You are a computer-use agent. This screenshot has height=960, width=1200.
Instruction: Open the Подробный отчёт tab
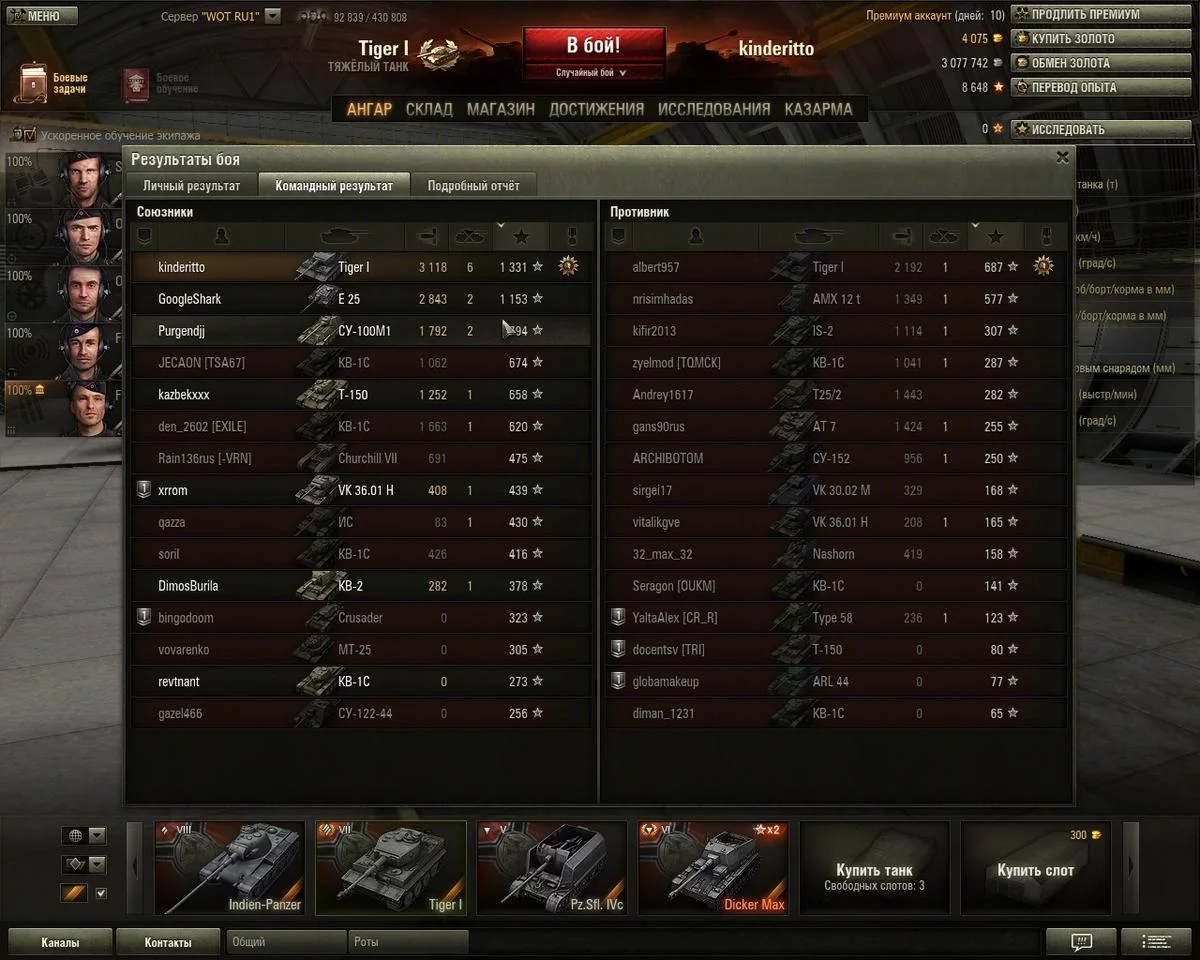click(473, 185)
